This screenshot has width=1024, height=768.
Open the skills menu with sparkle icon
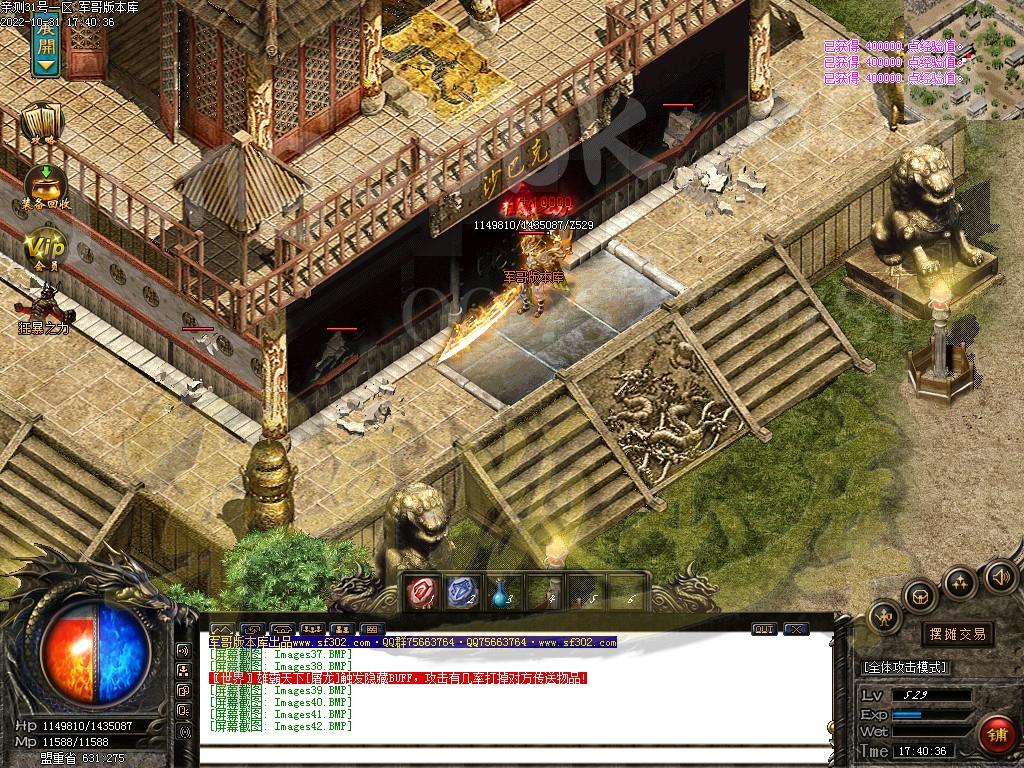click(959, 581)
